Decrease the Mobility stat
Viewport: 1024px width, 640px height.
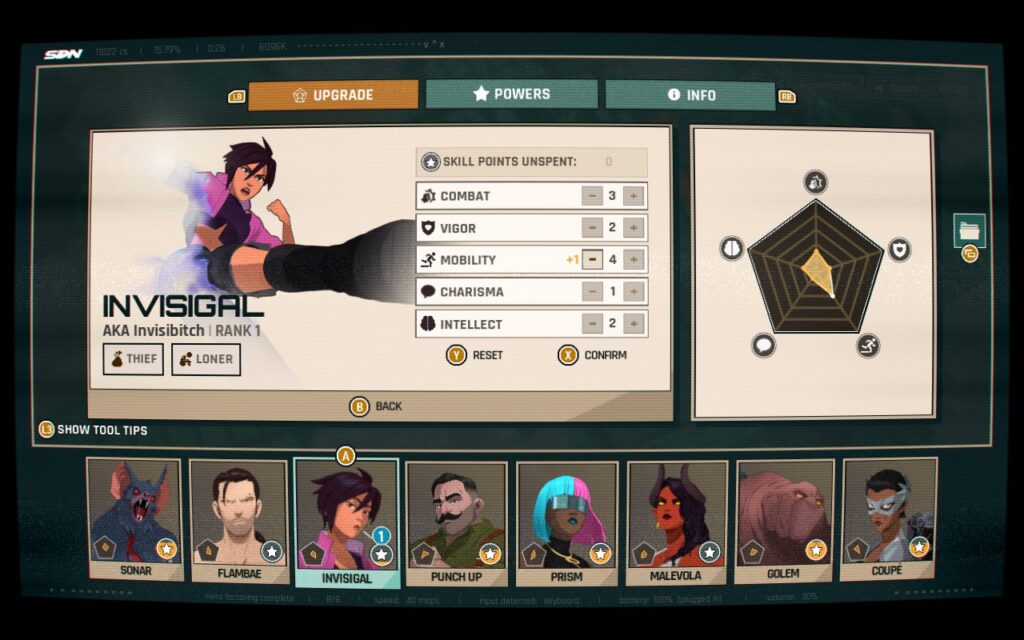coord(592,260)
